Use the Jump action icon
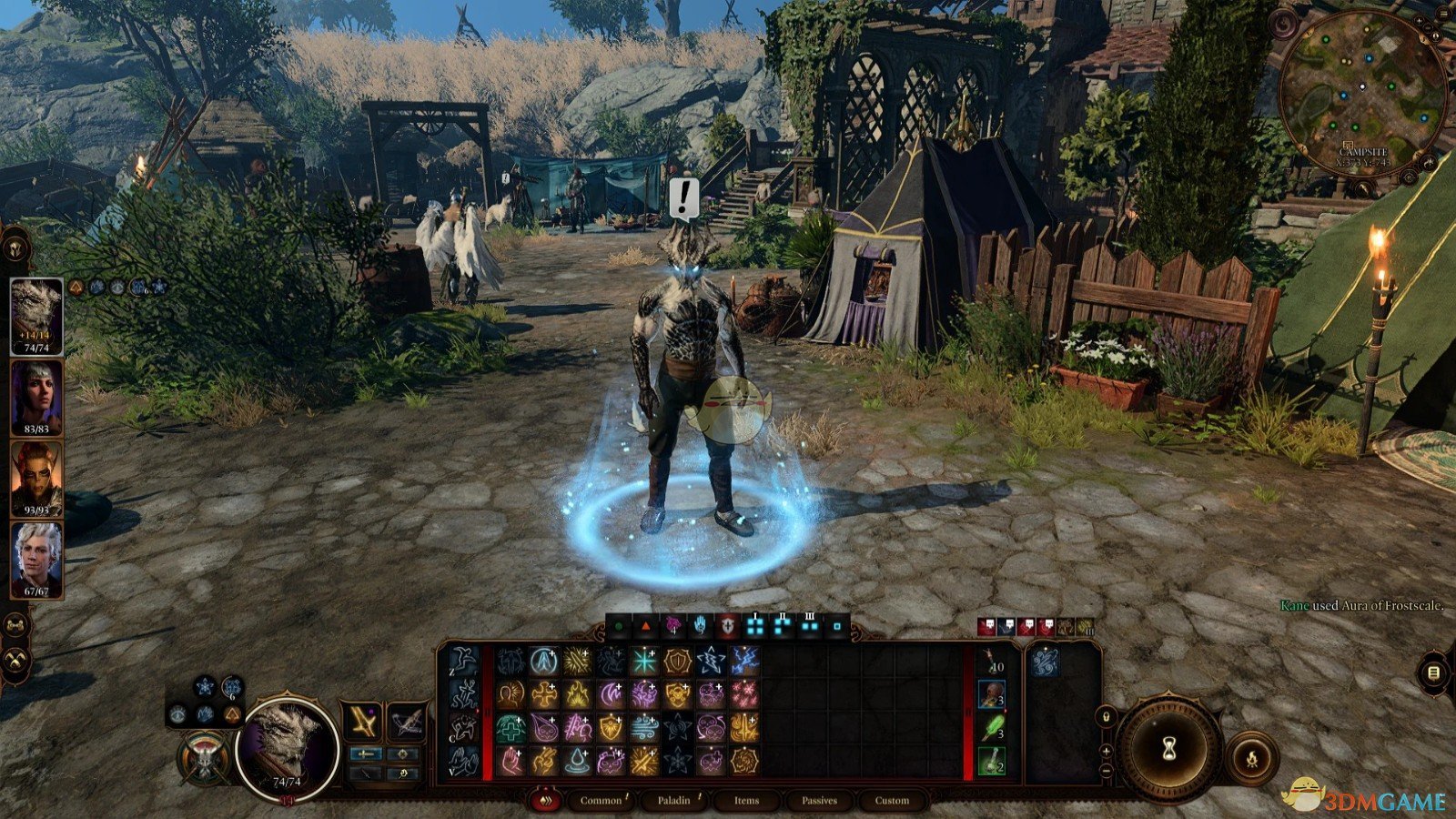The image size is (1456, 819). pyautogui.click(x=463, y=662)
